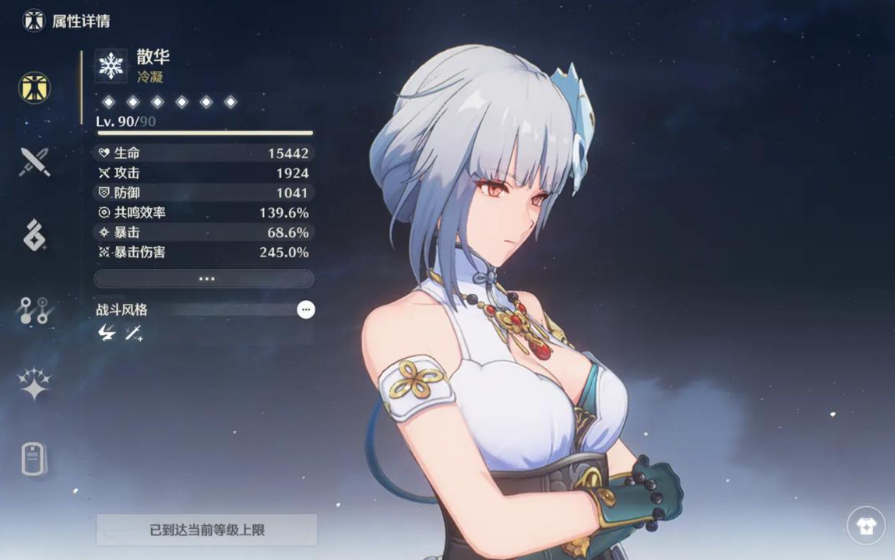Click the level cap reached button

207,530
